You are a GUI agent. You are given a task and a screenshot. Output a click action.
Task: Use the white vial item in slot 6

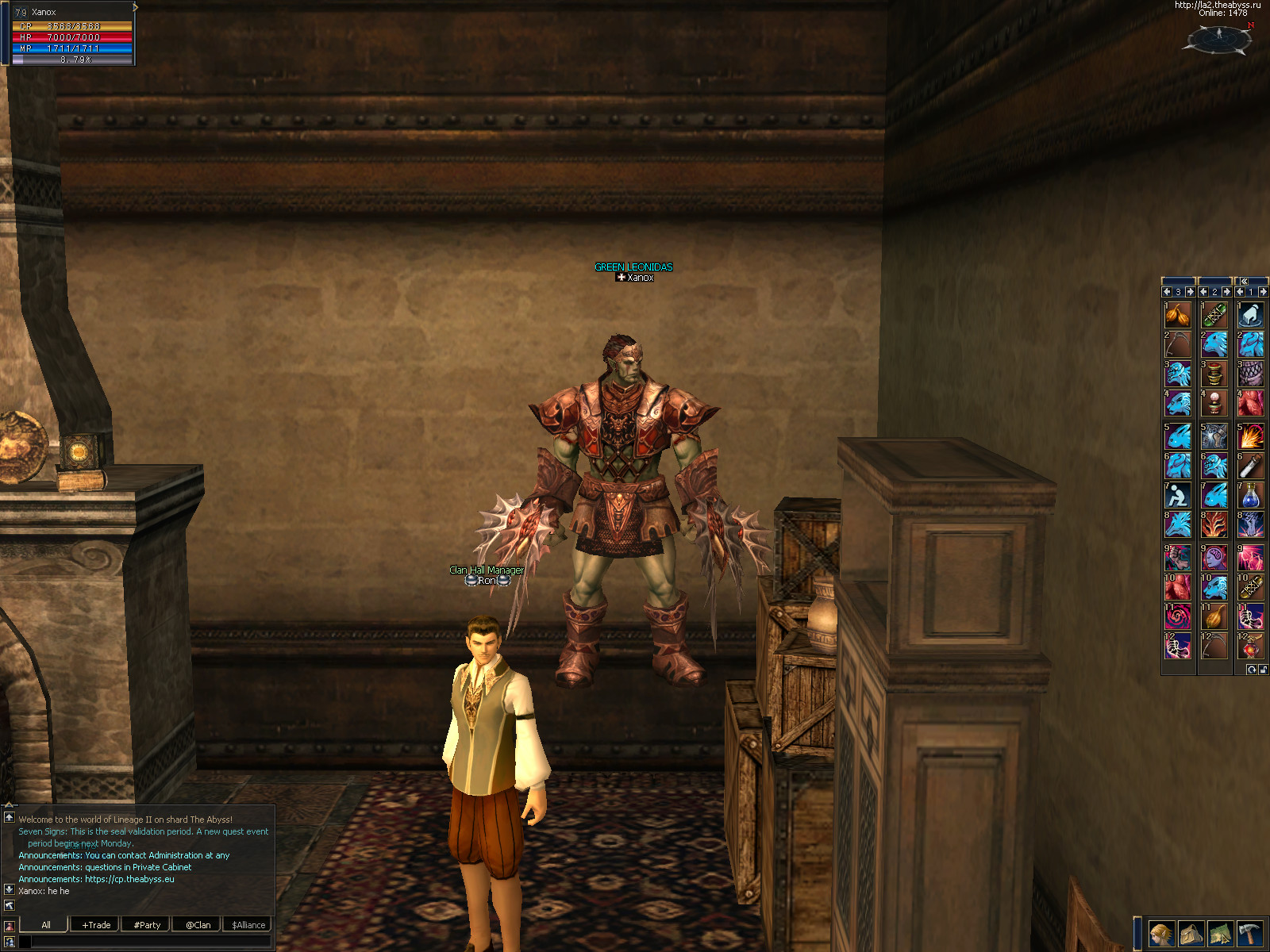pyautogui.click(x=1250, y=466)
